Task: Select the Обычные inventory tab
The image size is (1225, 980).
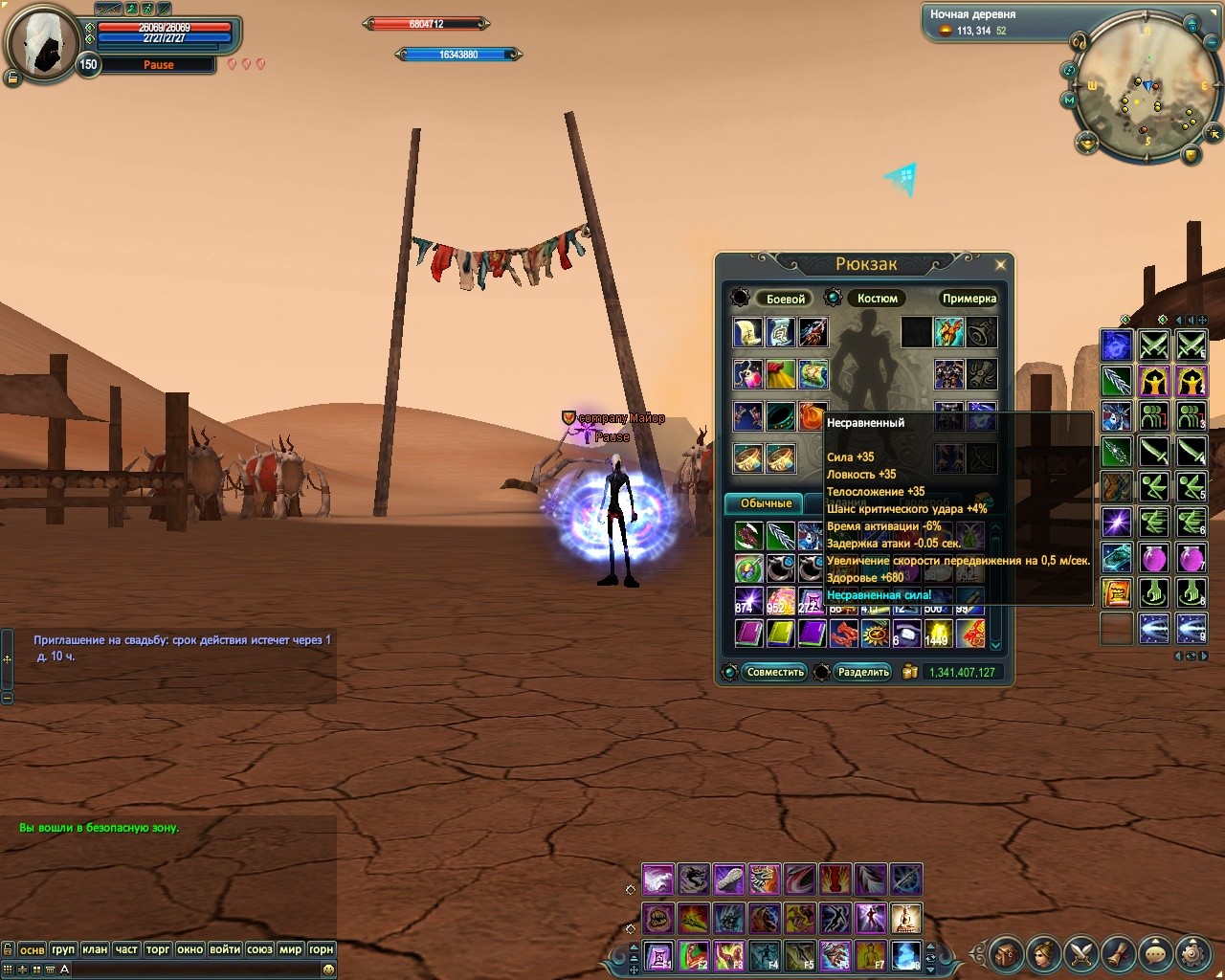Action: click(x=766, y=503)
